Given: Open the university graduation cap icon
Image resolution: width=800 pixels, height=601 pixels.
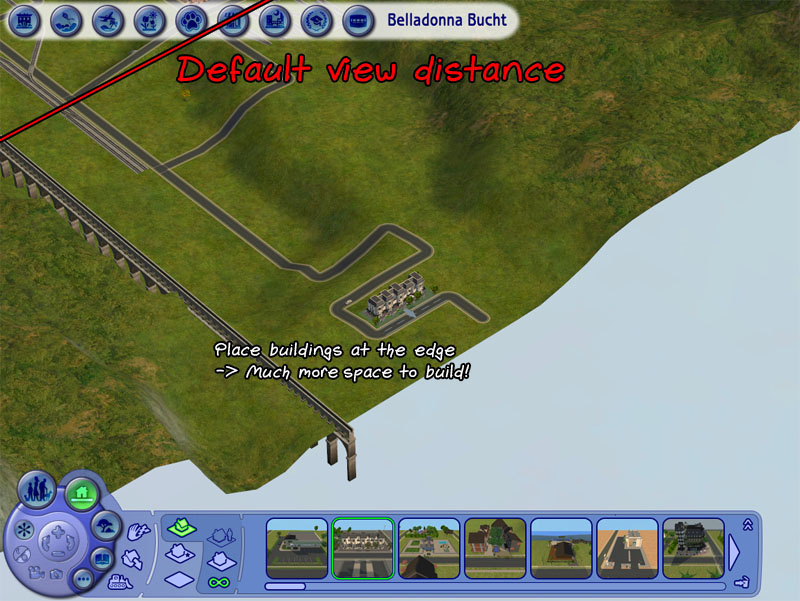Looking at the screenshot, I should coord(316,19).
